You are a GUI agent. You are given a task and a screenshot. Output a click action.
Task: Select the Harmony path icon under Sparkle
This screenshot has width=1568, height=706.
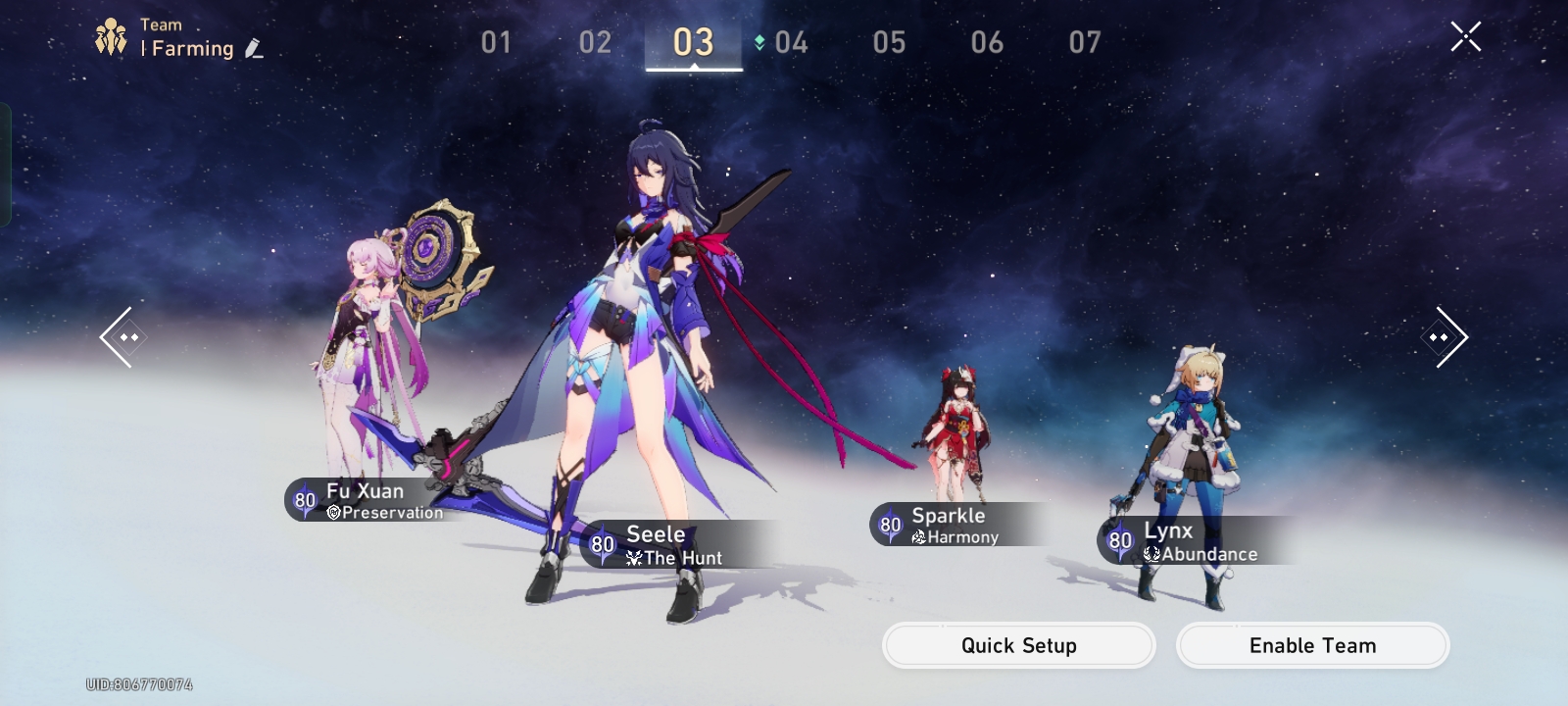pos(918,537)
